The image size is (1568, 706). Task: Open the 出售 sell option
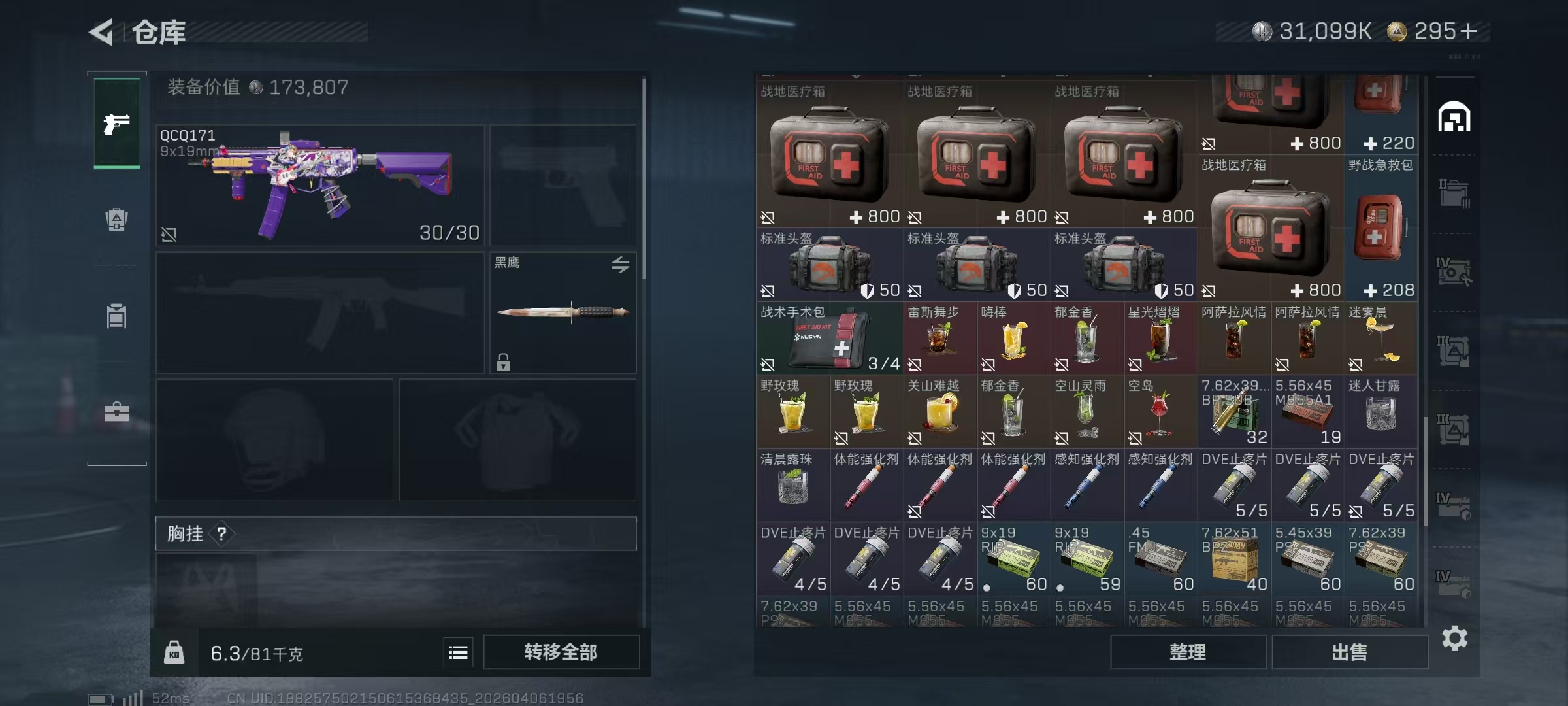[1349, 652]
